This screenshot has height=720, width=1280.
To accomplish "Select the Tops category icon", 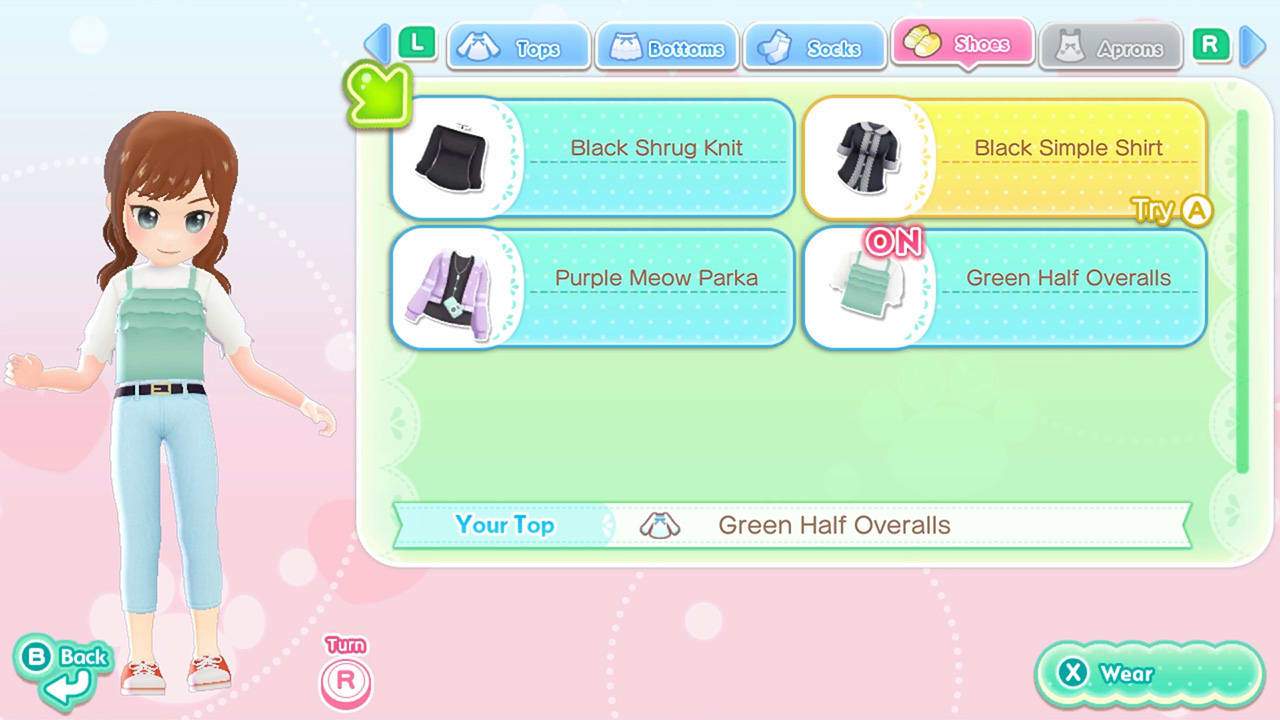I will pyautogui.click(x=480, y=44).
